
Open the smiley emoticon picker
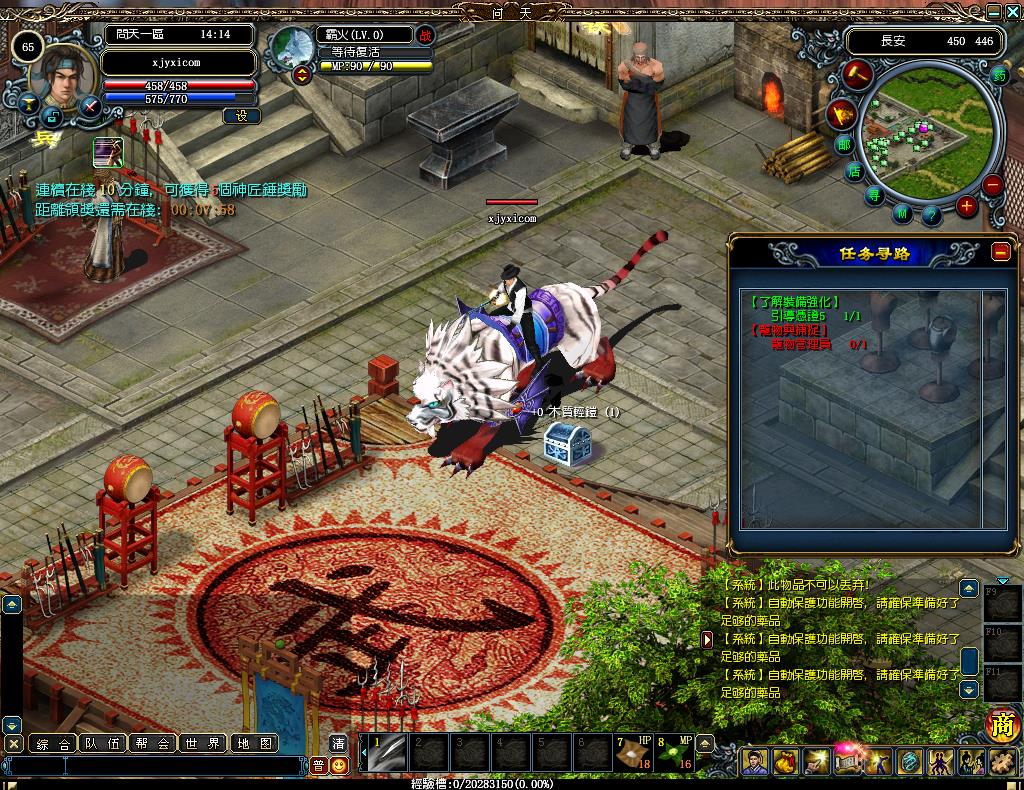point(340,765)
